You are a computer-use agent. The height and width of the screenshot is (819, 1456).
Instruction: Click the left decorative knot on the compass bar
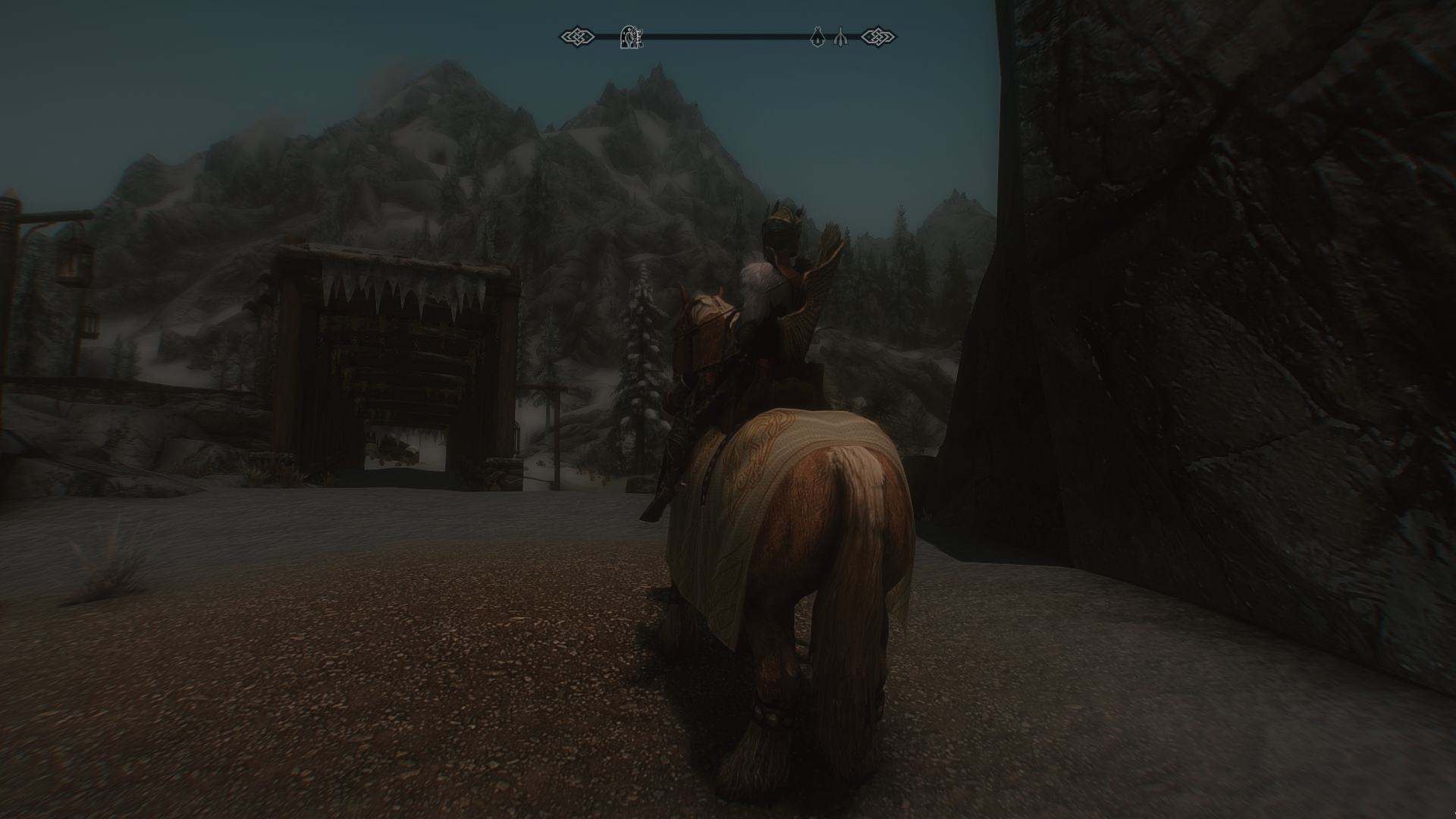[576, 35]
